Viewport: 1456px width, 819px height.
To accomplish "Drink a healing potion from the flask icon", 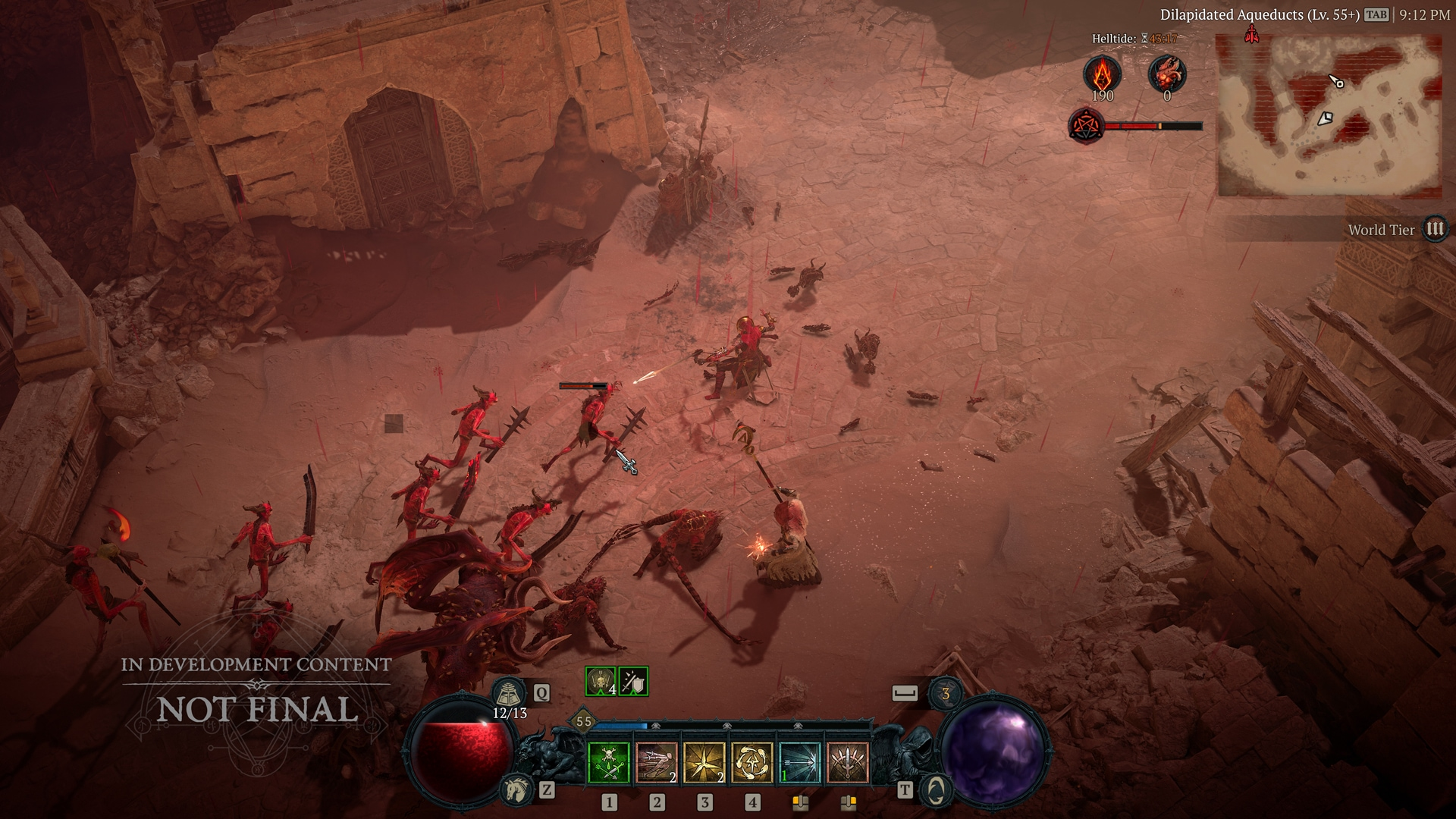I will [x=510, y=692].
